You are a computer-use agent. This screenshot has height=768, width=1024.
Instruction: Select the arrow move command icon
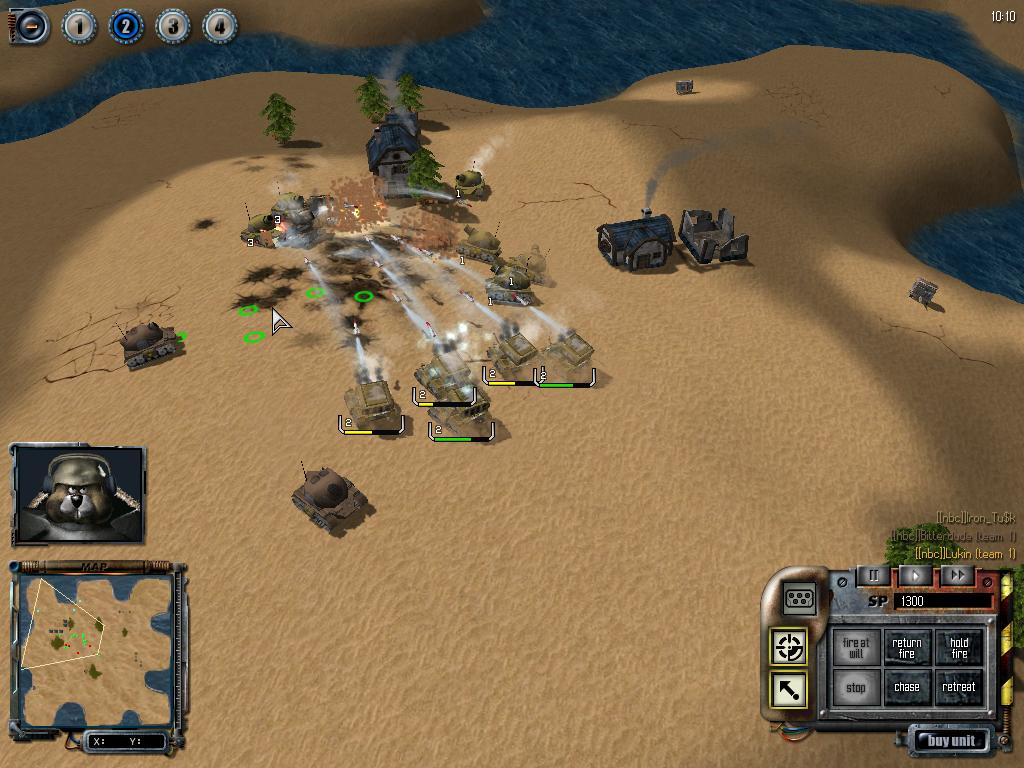pyautogui.click(x=790, y=689)
